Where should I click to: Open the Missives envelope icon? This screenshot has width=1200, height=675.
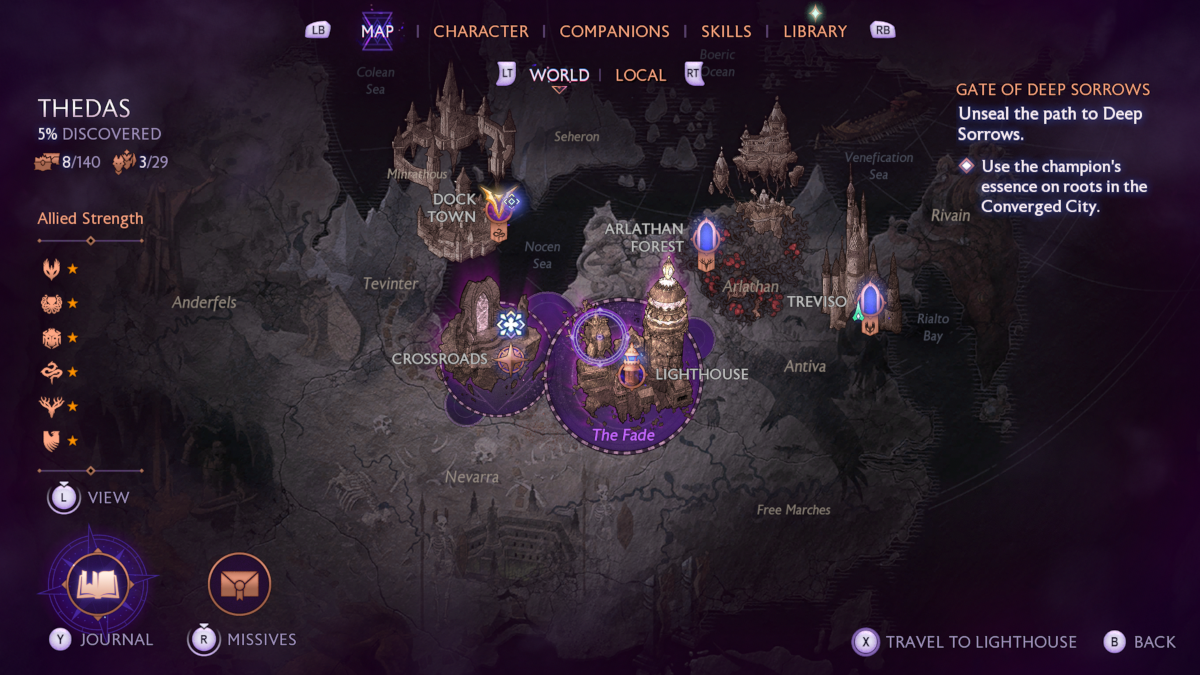(x=239, y=584)
